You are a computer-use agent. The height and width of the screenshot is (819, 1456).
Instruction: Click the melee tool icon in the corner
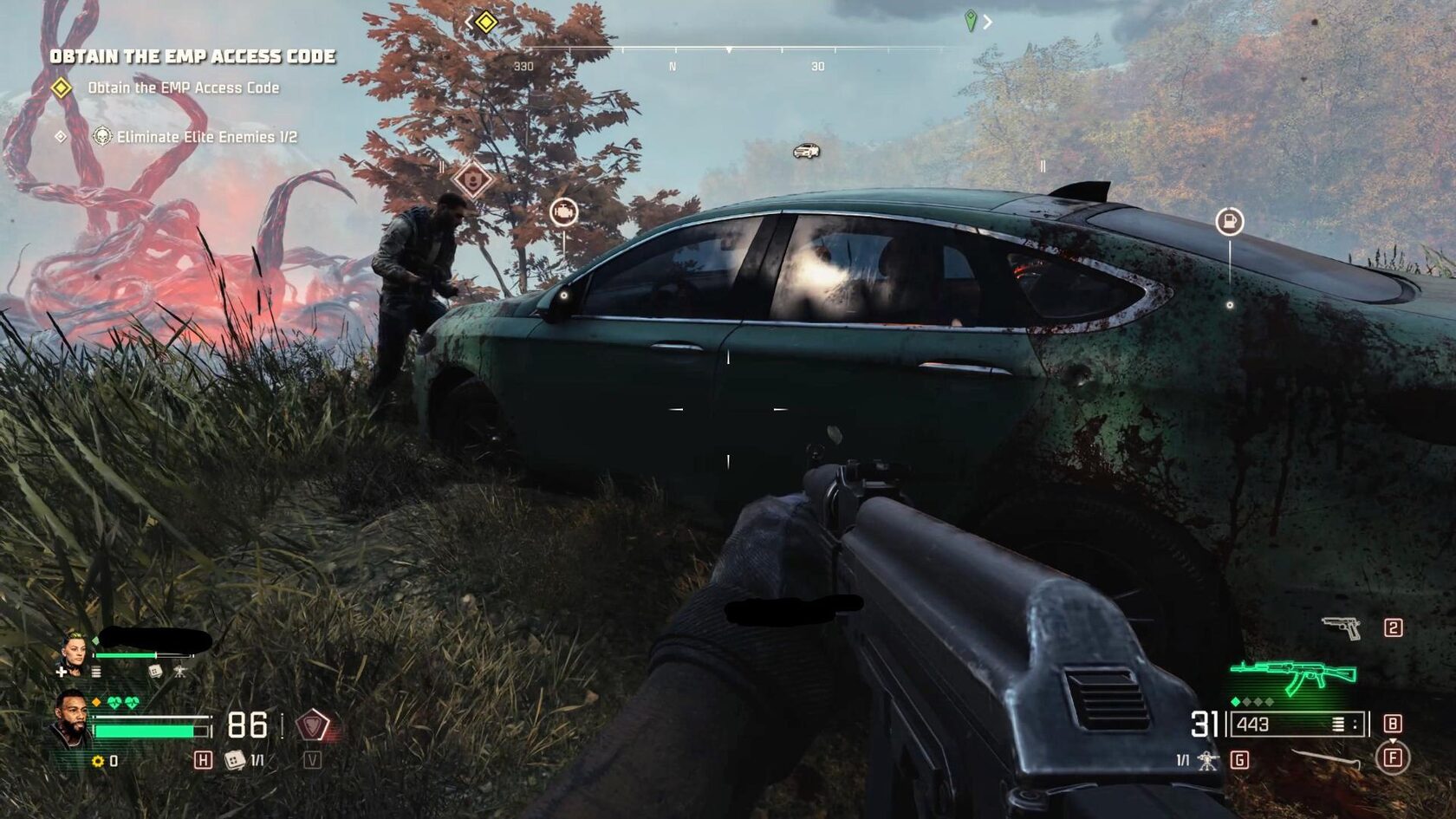[1325, 759]
